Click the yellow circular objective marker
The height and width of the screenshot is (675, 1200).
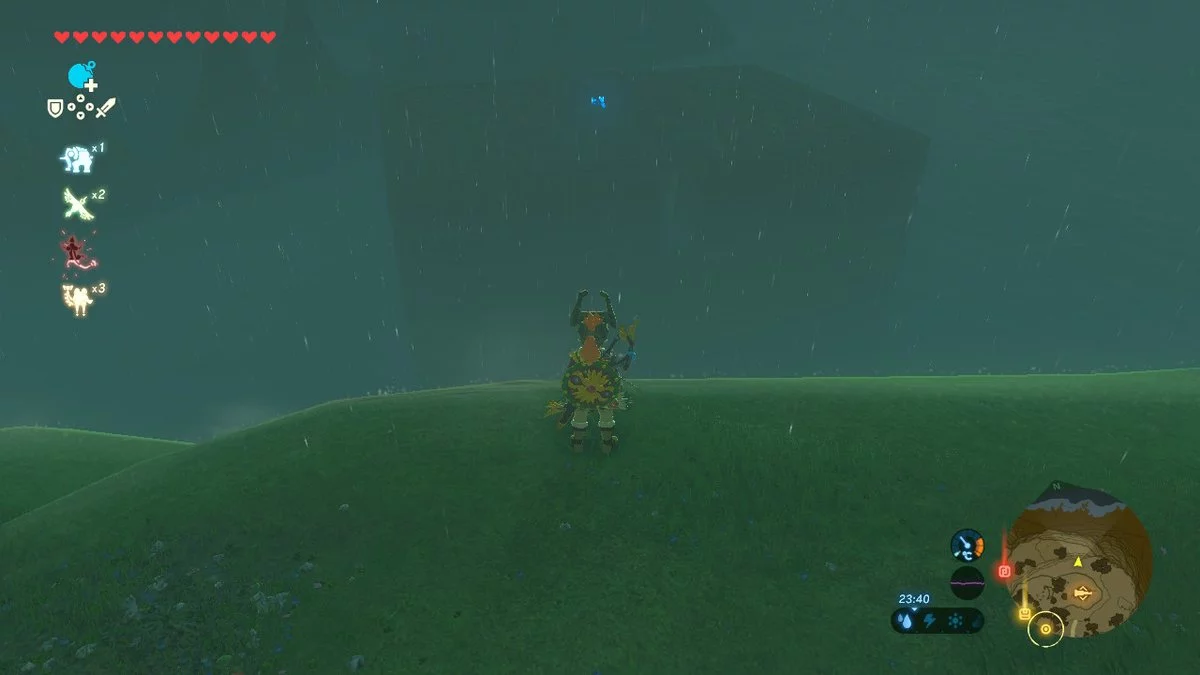[1046, 628]
